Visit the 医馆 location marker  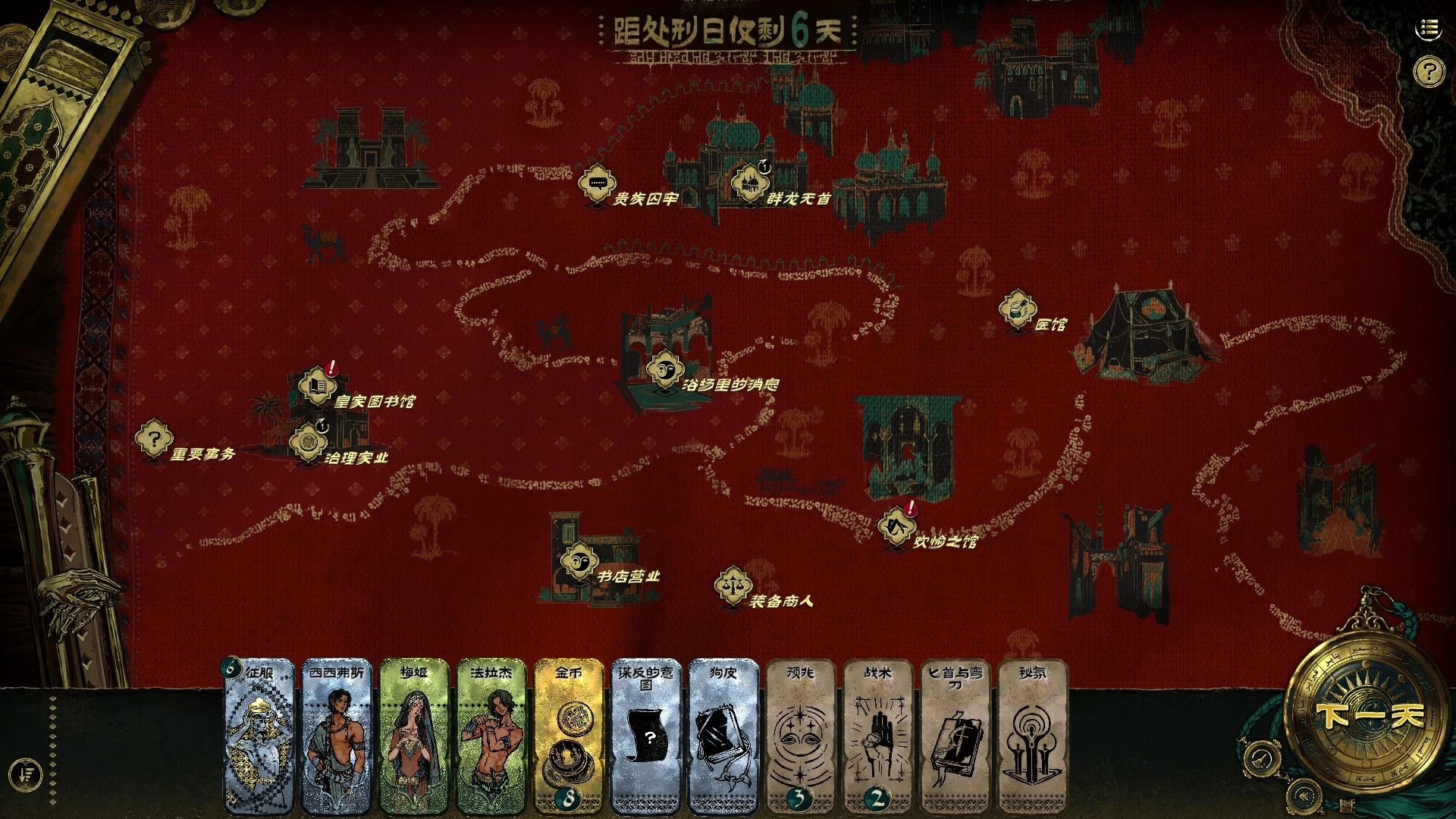click(1017, 309)
